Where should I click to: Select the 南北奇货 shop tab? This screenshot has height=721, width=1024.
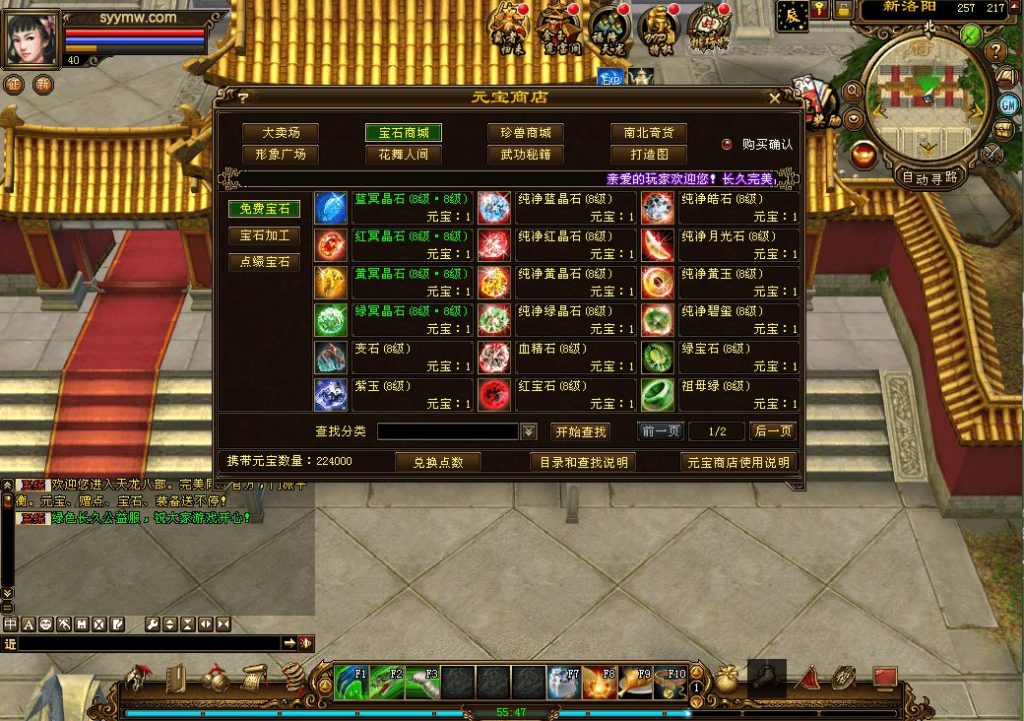(648, 133)
